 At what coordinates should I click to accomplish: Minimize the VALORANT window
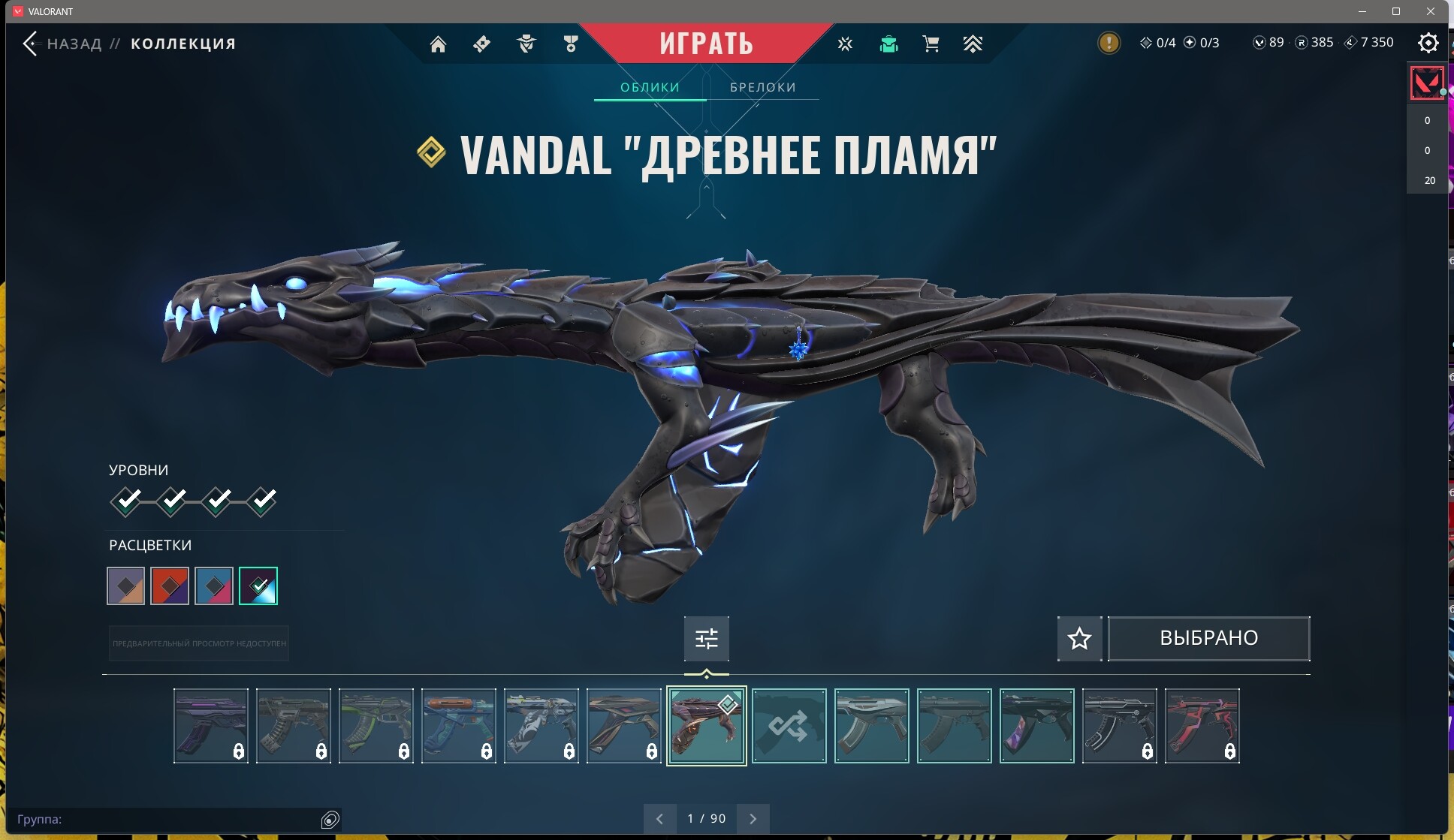tap(1362, 11)
